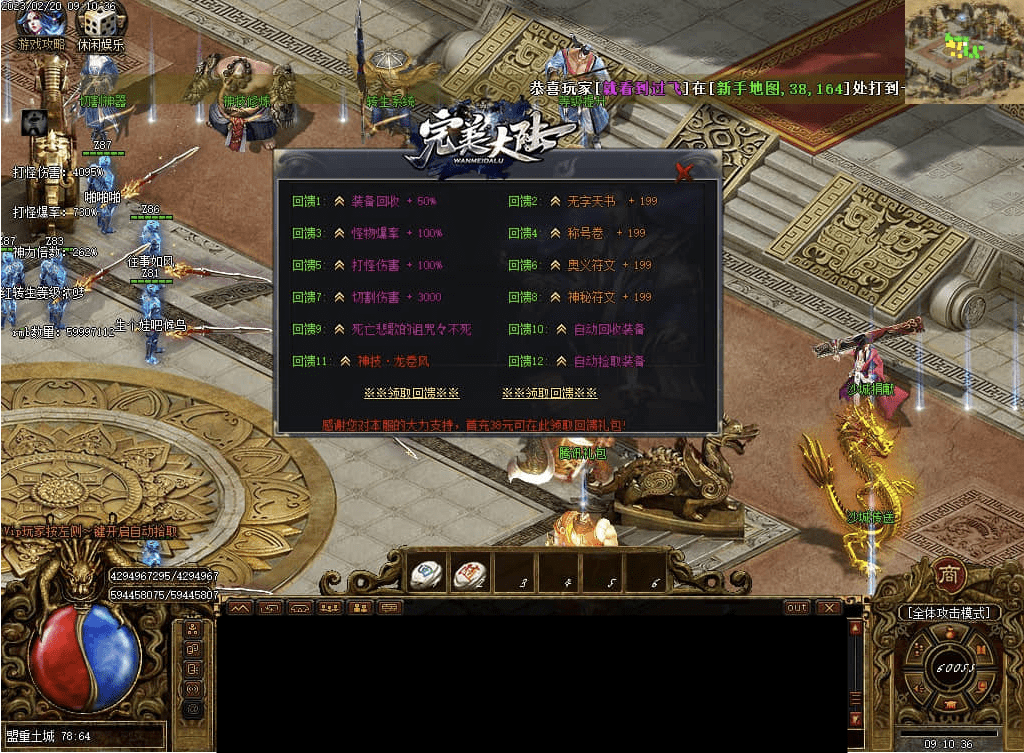Click the dark portrait icon below 游戏攻略
This screenshot has height=753, width=1024.
point(33,122)
